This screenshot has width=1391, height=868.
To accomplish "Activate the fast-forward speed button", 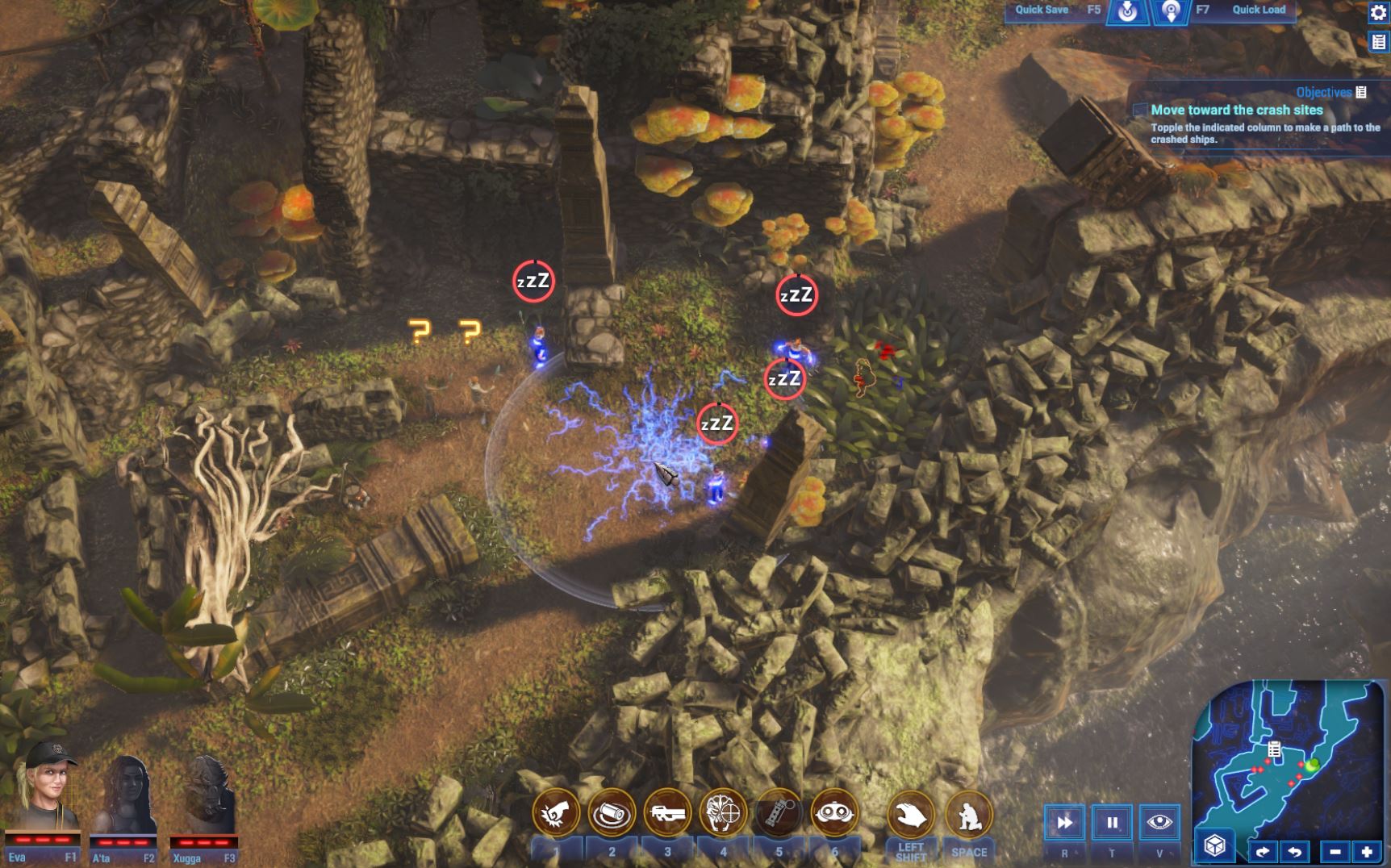I will pos(1064,823).
